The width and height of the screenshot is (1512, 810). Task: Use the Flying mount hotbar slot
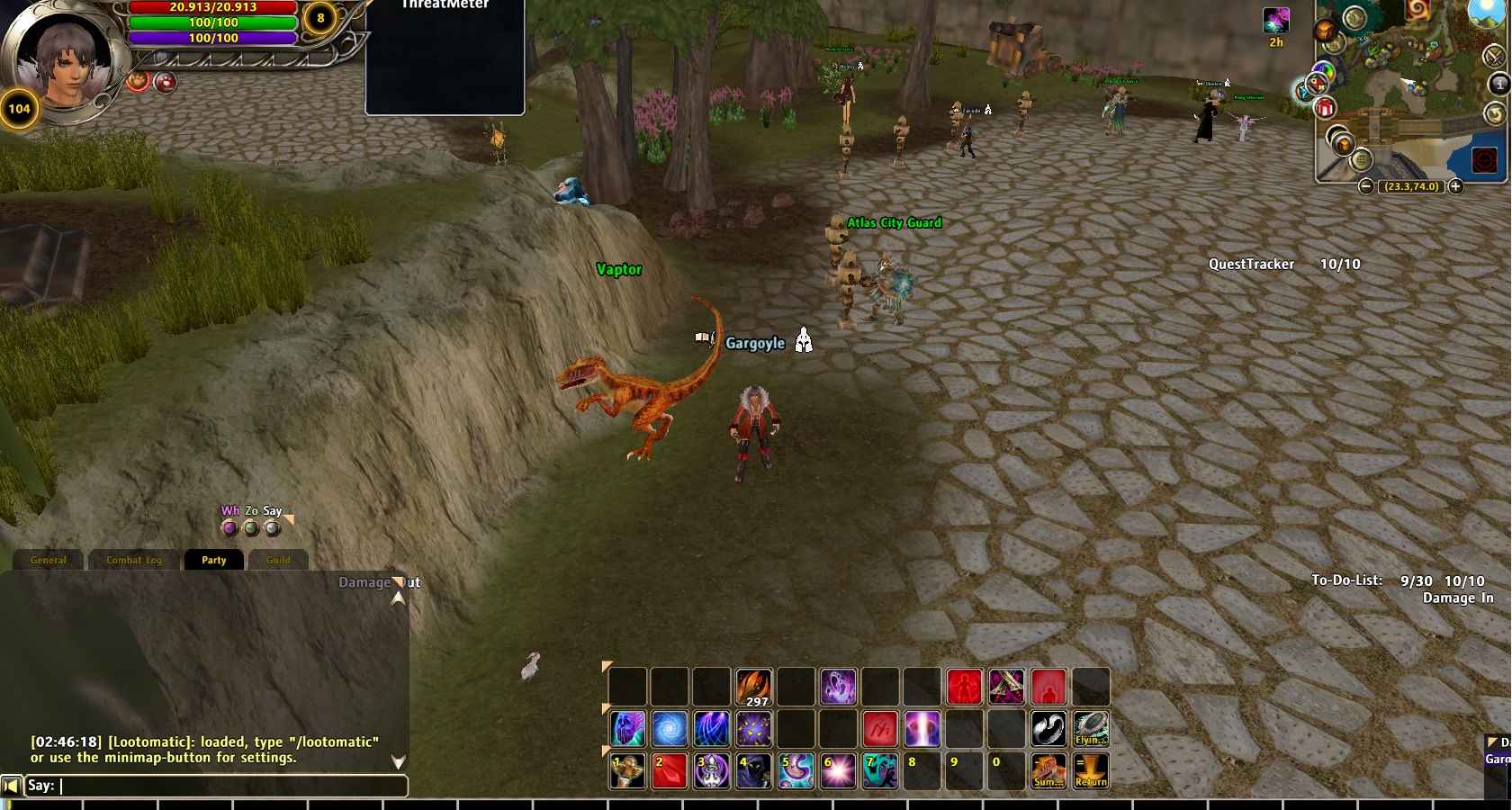click(x=1091, y=729)
